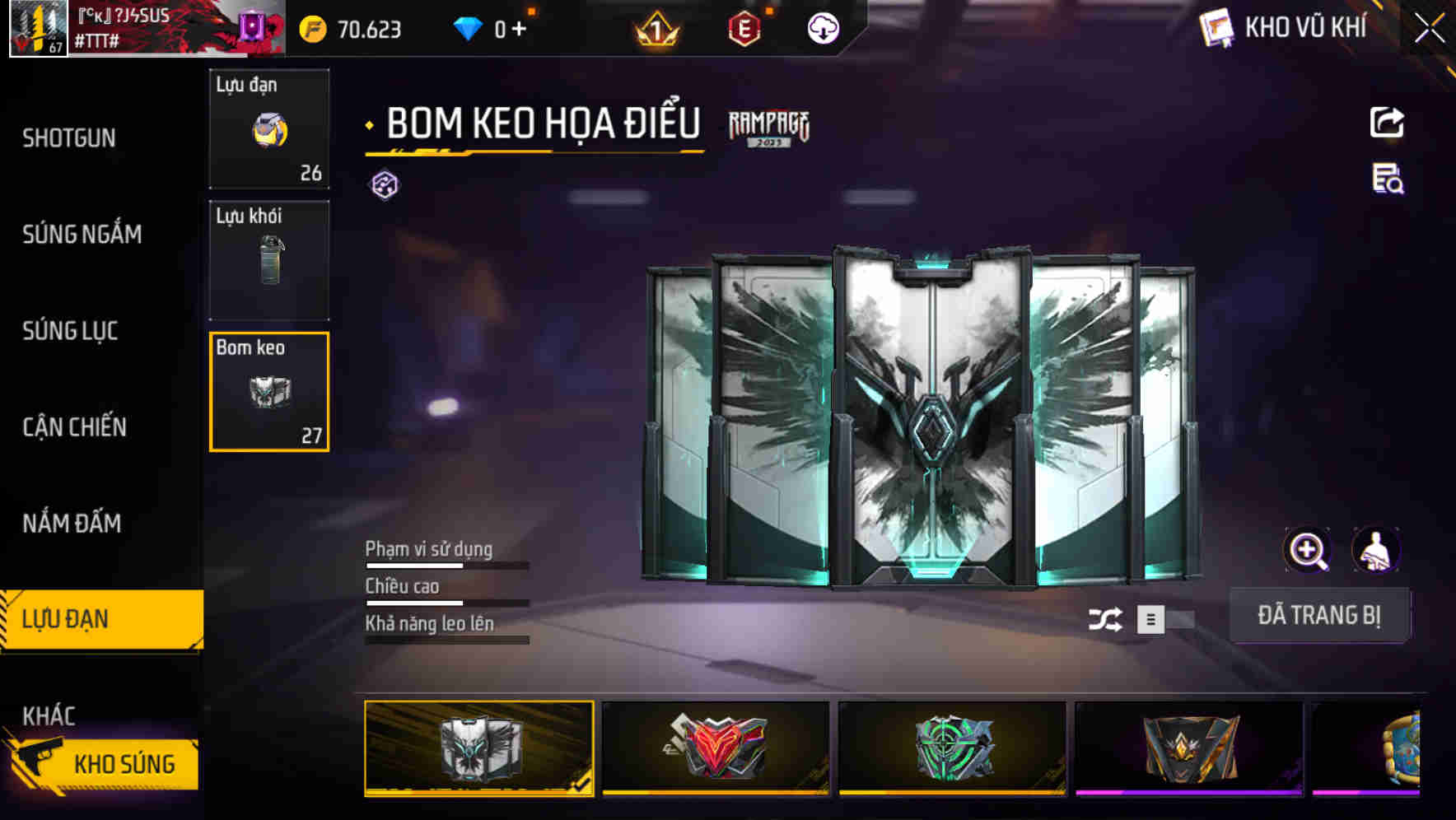Open the SHOTGUN category
1456x820 pixels.
pos(69,138)
